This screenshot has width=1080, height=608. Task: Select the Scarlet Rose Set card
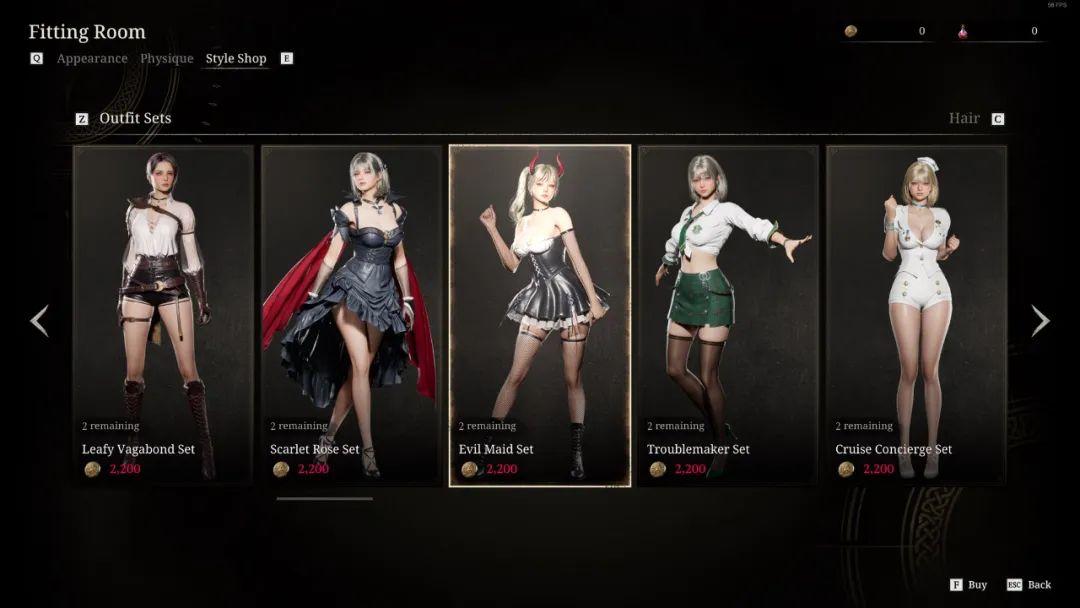(x=351, y=315)
